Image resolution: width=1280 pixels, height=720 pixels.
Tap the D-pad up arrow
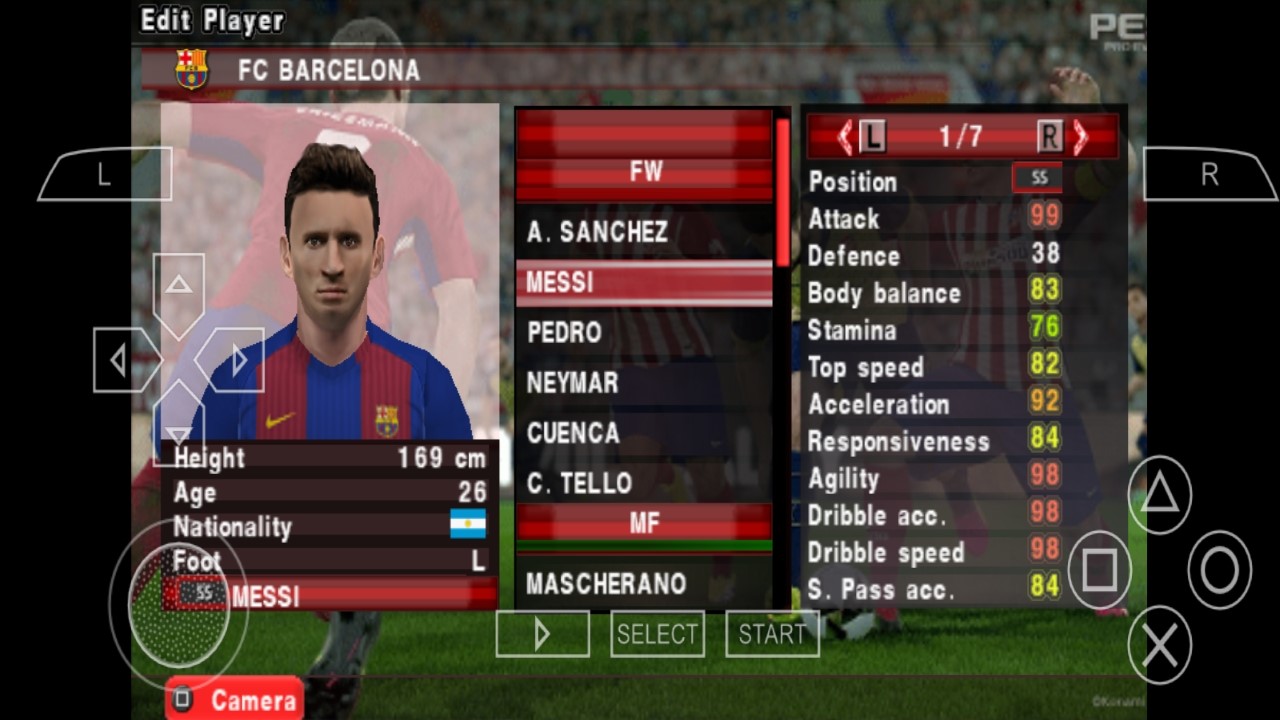tap(179, 285)
